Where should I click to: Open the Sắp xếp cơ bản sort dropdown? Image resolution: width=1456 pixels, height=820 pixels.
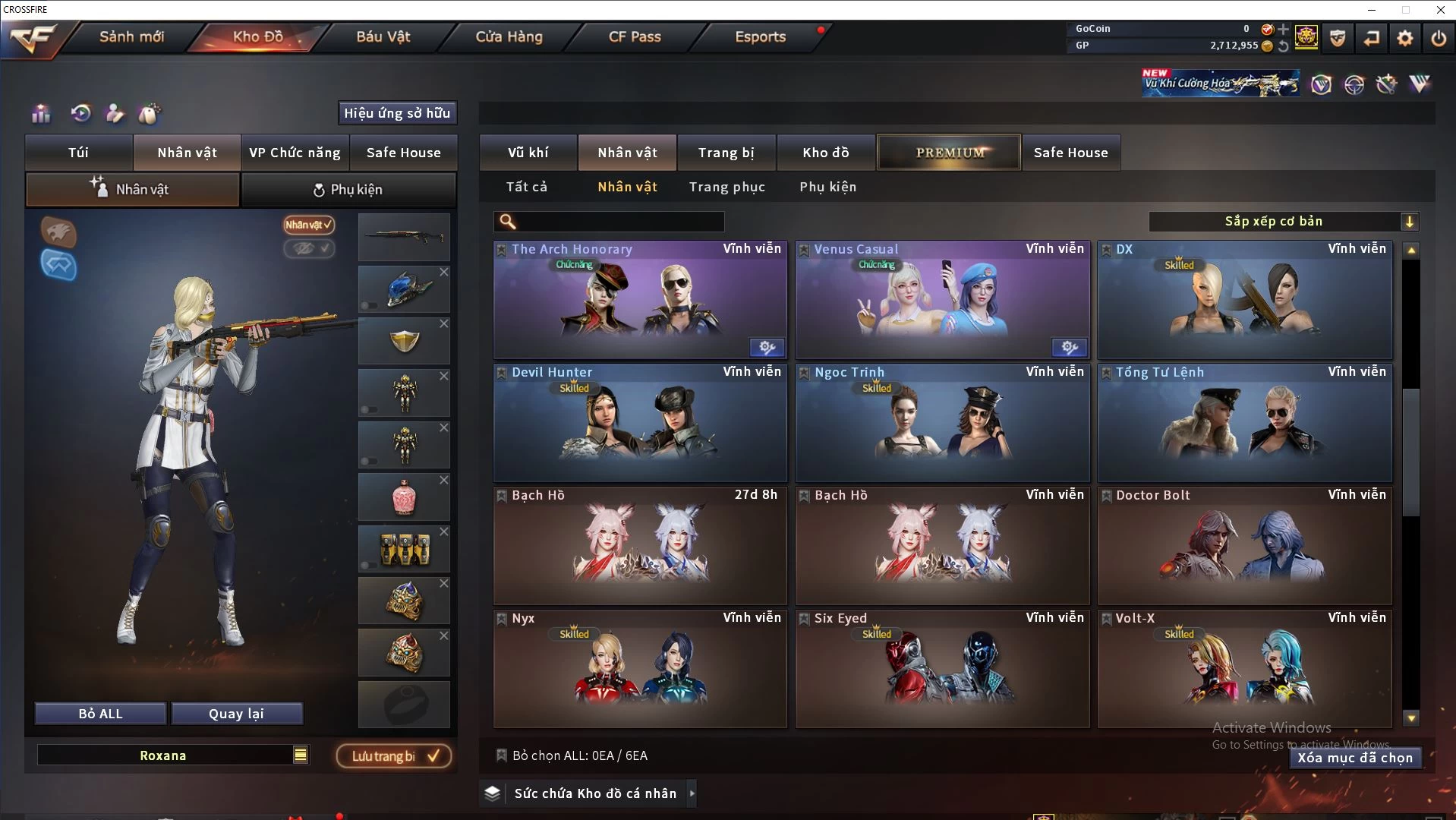pos(1283,222)
